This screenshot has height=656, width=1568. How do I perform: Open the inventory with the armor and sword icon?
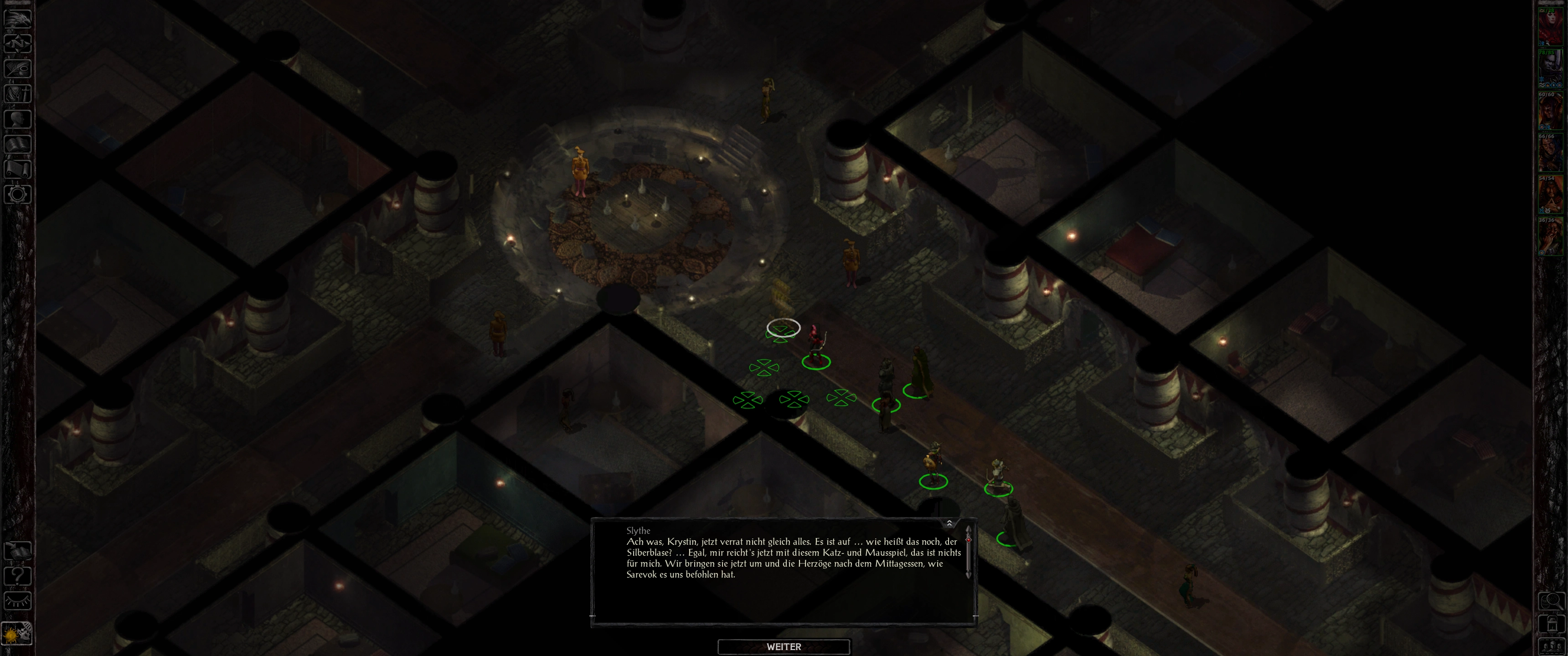click(18, 94)
